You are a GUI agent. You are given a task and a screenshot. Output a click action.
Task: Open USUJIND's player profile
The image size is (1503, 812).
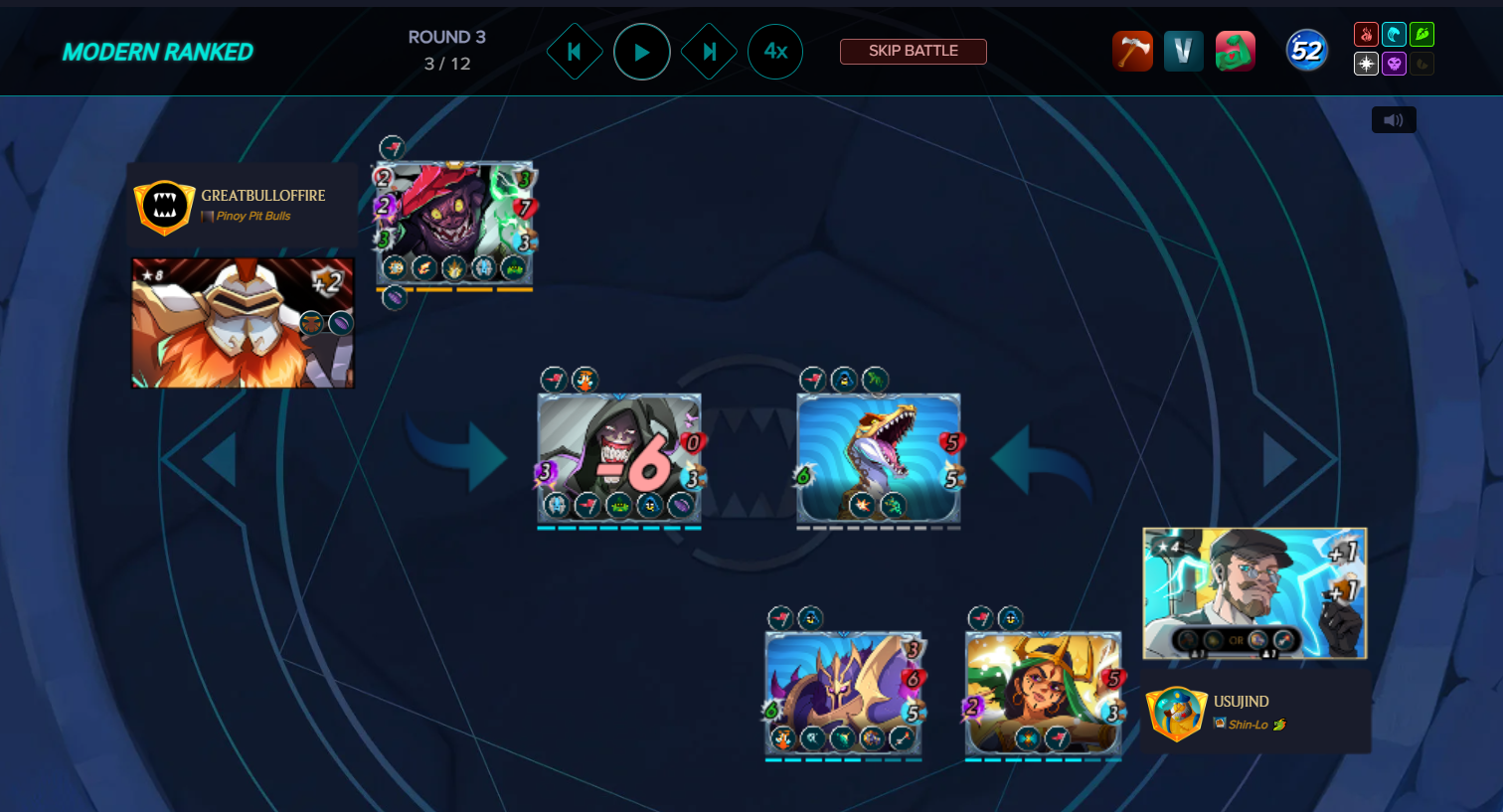[1241, 702]
